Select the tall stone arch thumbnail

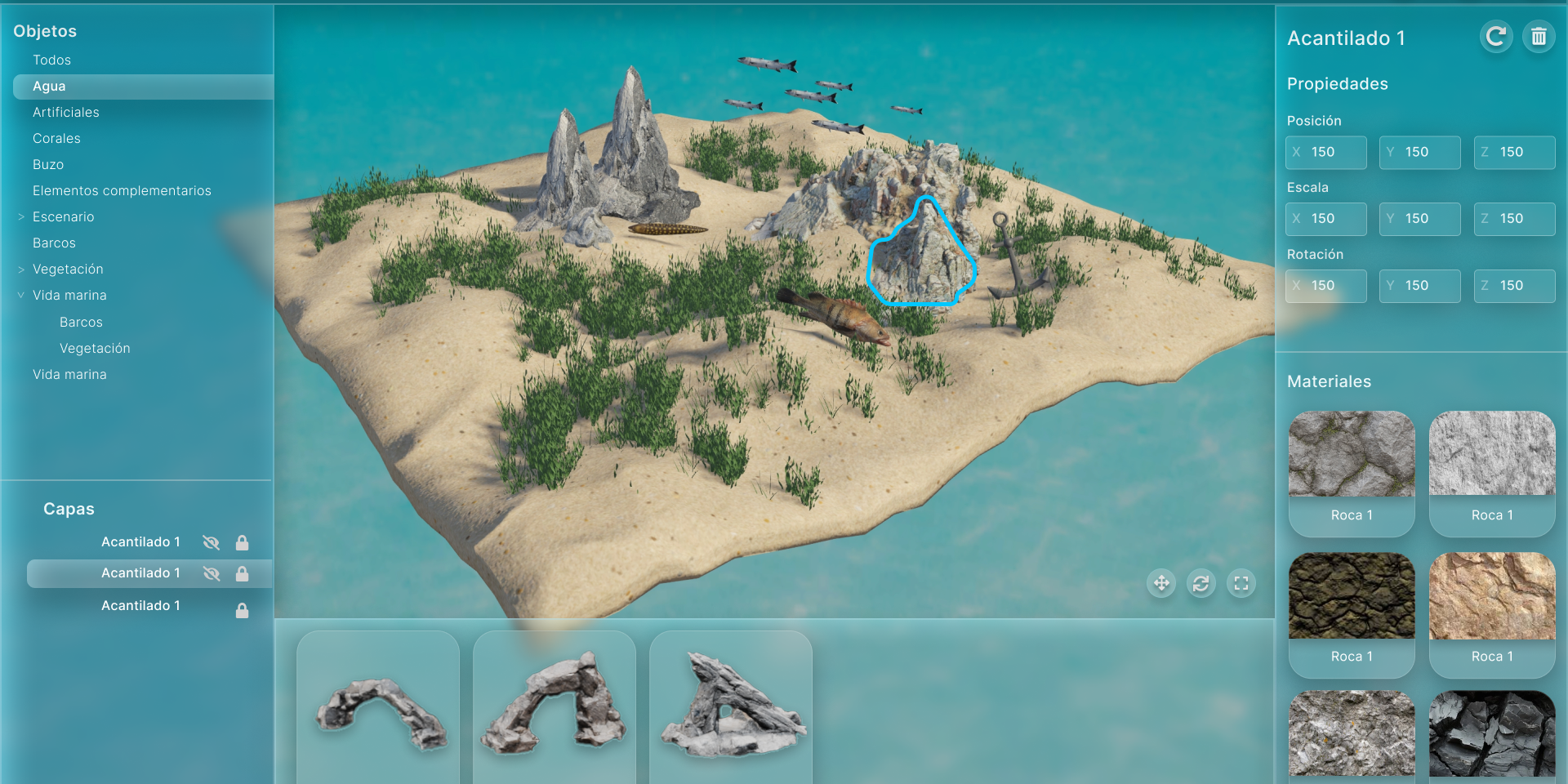point(555,702)
